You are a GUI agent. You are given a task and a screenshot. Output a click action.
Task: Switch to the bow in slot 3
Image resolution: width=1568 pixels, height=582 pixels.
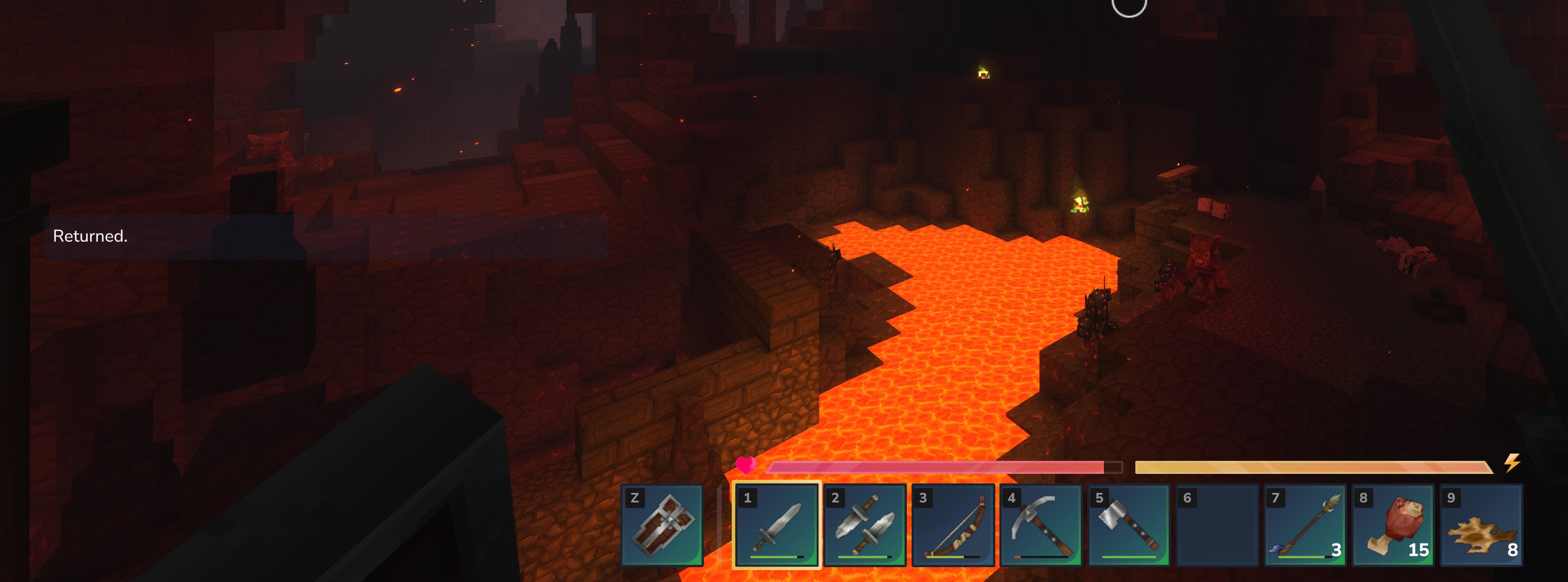point(953,525)
